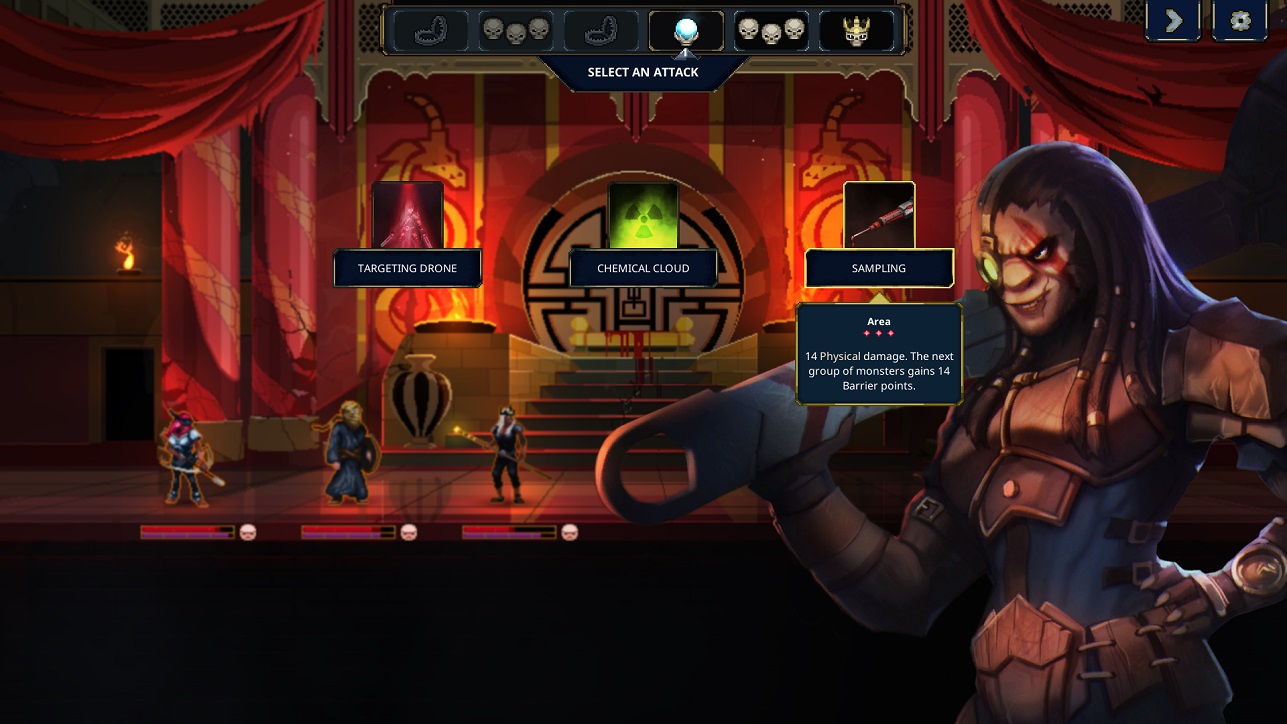Select the glowing orb attack in the top bar
The image size is (1287, 724).
[x=685, y=30]
